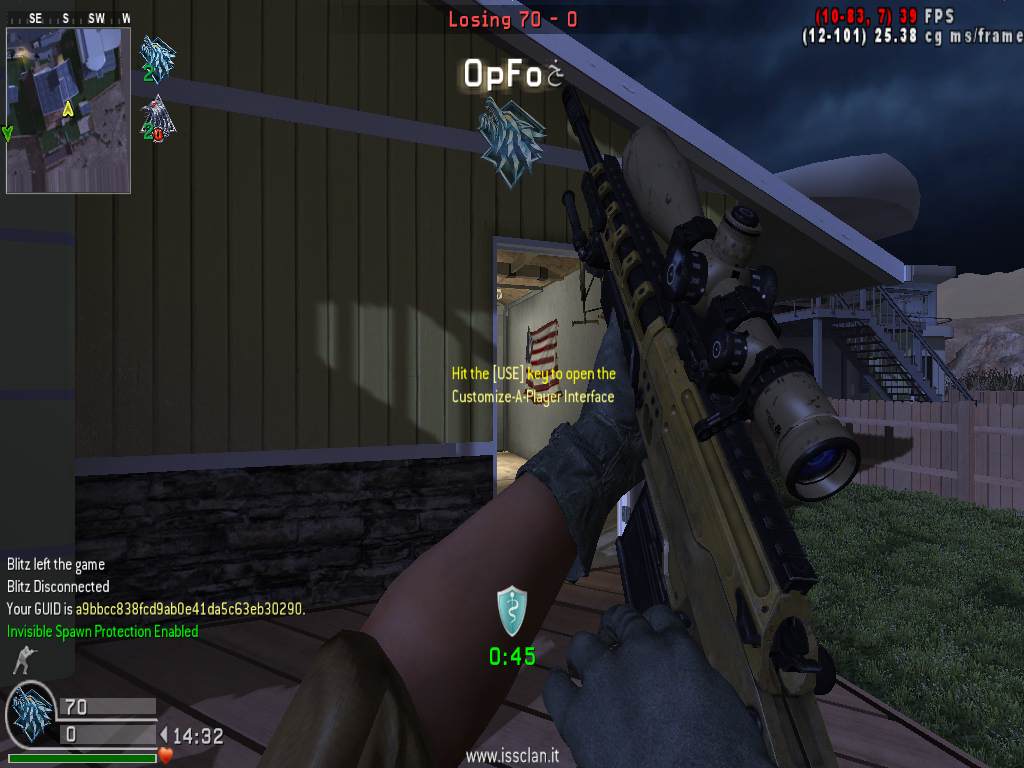The height and width of the screenshot is (768, 1024).
Task: Open the www.issclan.it link
Action: coord(512,757)
